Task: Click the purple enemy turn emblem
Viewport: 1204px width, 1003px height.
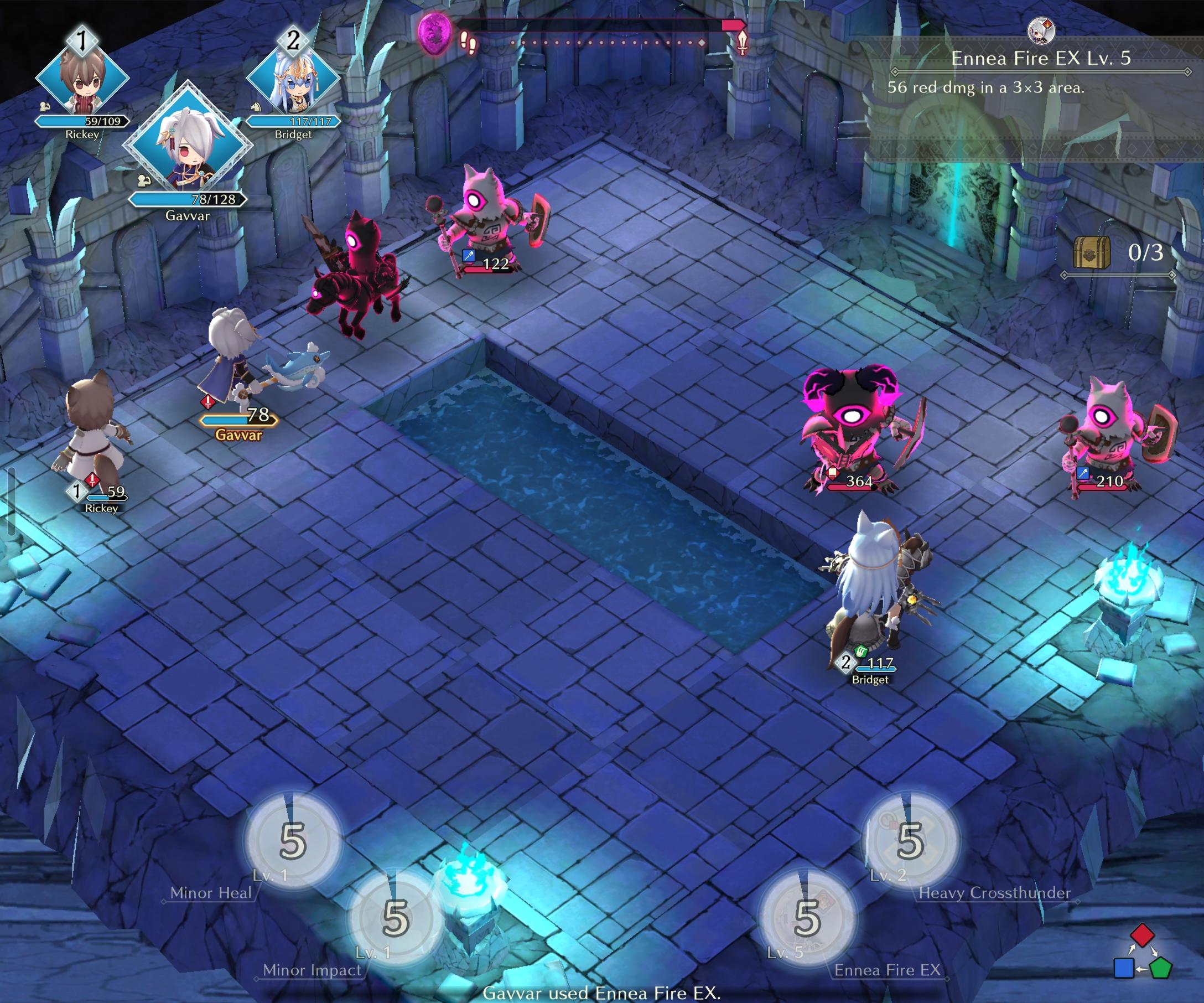Action: [x=434, y=33]
